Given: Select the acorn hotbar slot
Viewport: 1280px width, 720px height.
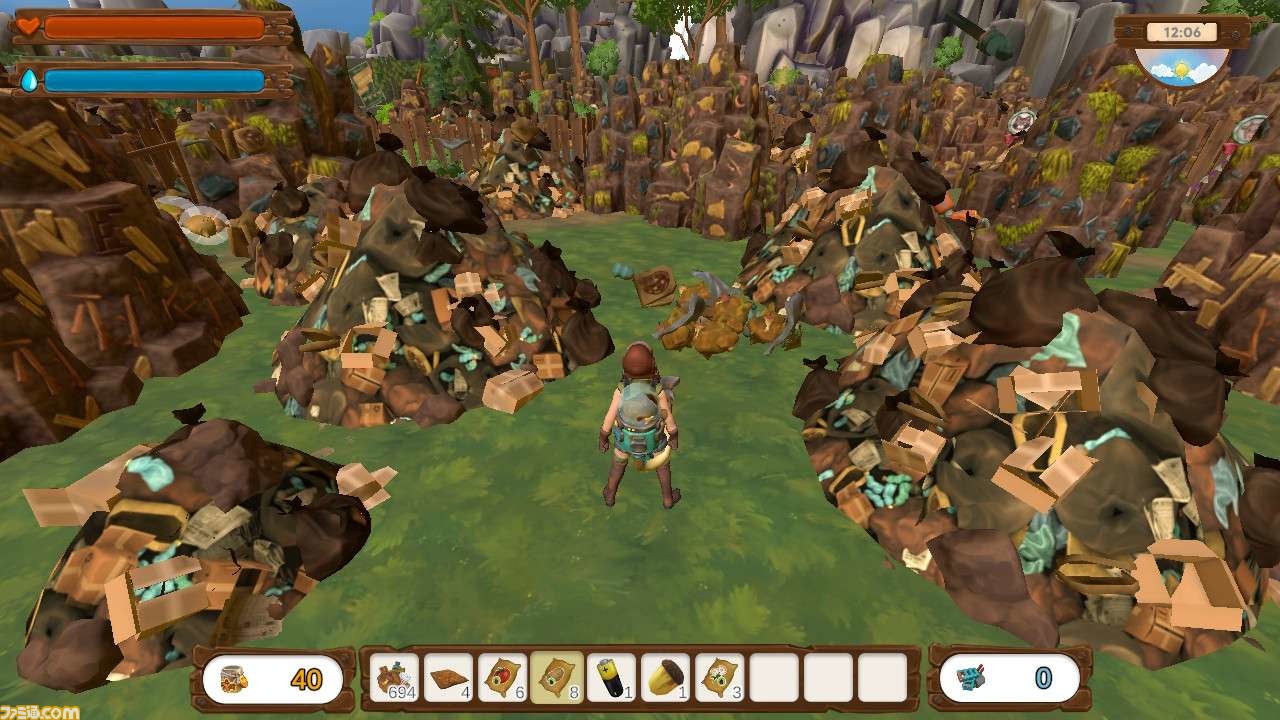Looking at the screenshot, I should (x=665, y=678).
